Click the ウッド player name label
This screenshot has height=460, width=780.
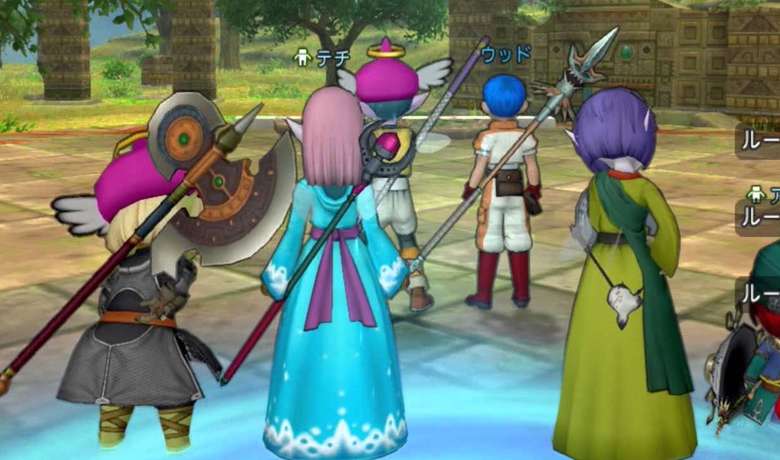click(503, 54)
